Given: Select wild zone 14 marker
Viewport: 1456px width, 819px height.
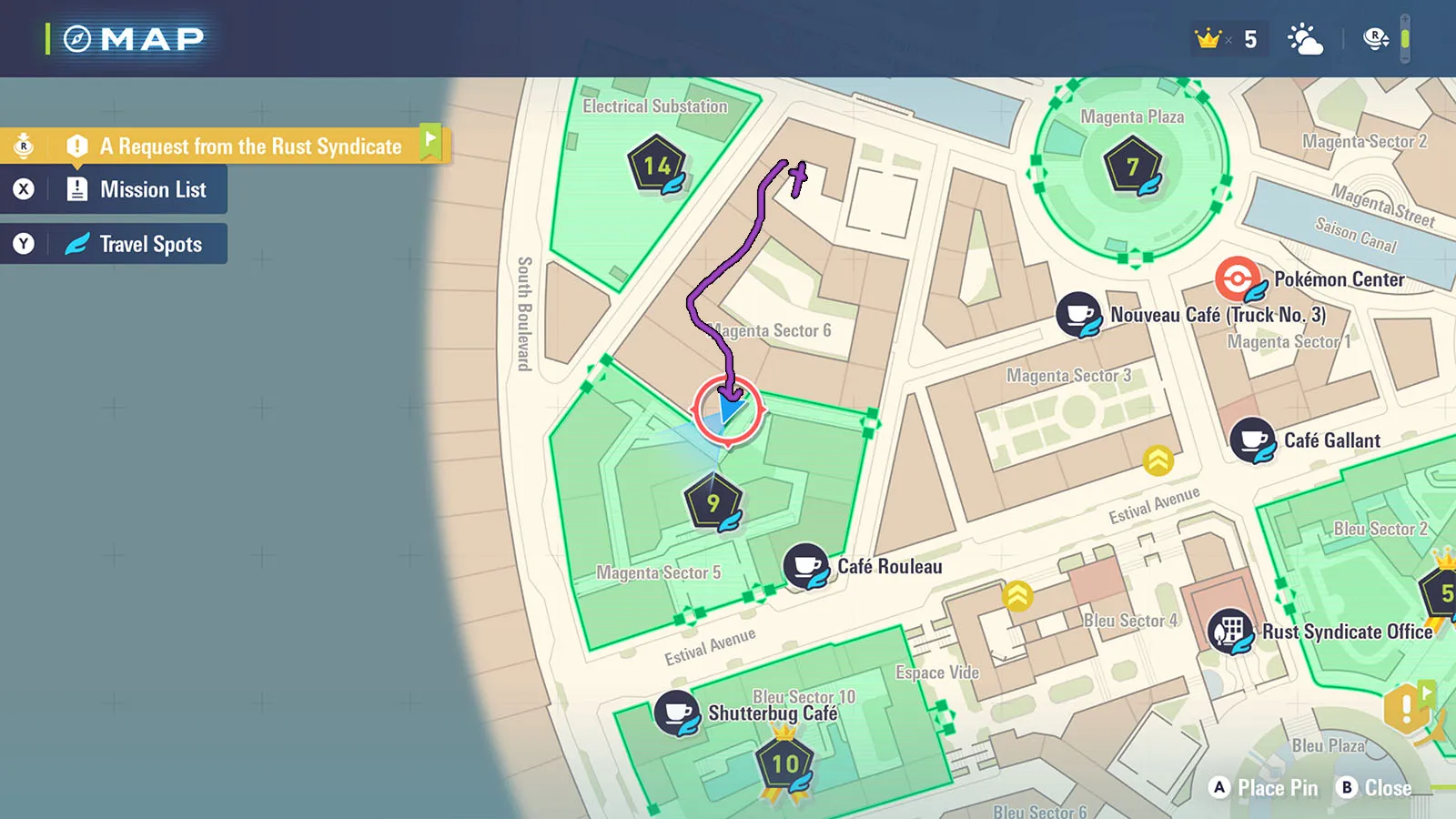Looking at the screenshot, I should [x=657, y=166].
